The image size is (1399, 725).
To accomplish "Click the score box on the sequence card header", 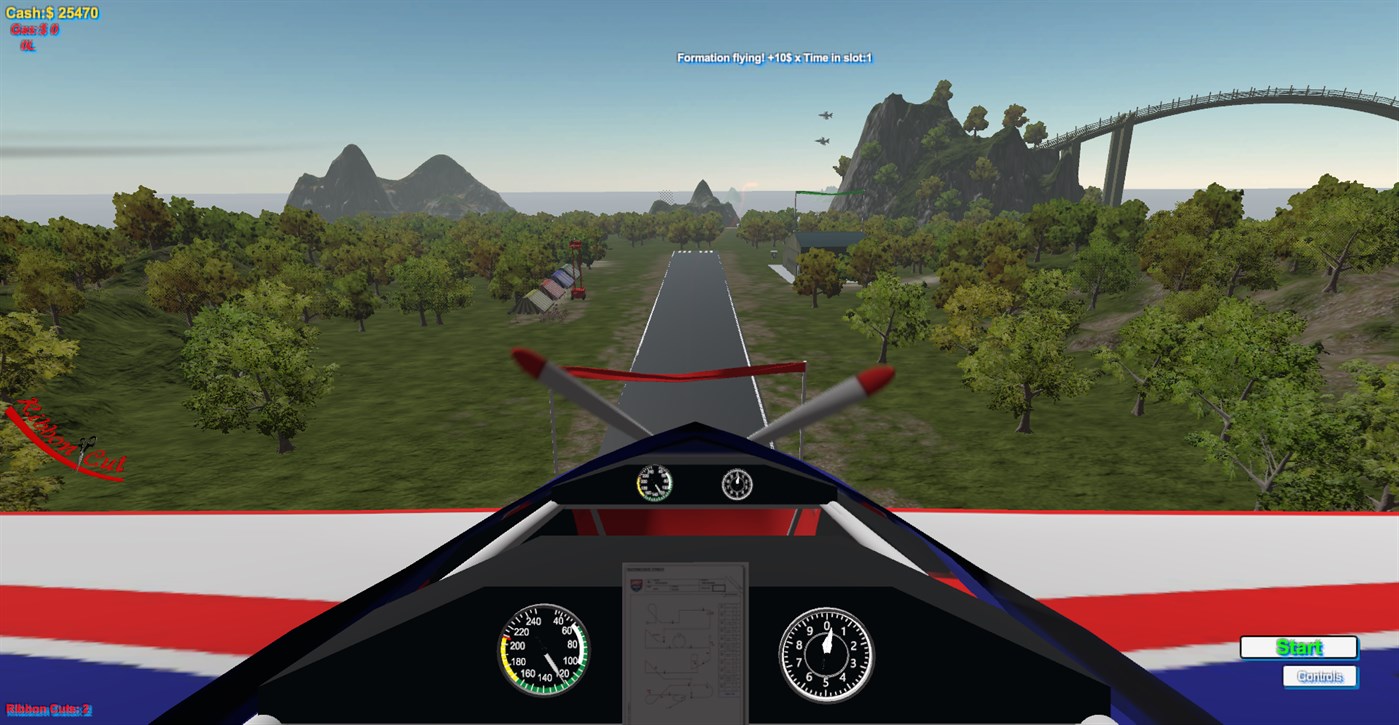I will point(719,588).
